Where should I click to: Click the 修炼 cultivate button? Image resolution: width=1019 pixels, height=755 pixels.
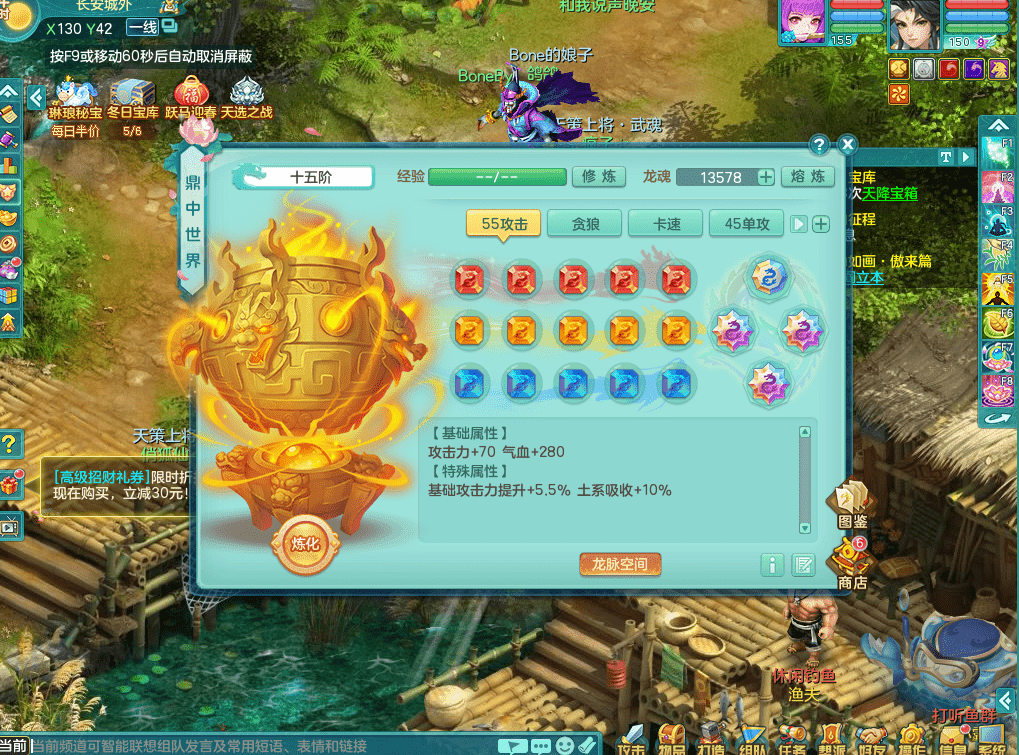[599, 177]
